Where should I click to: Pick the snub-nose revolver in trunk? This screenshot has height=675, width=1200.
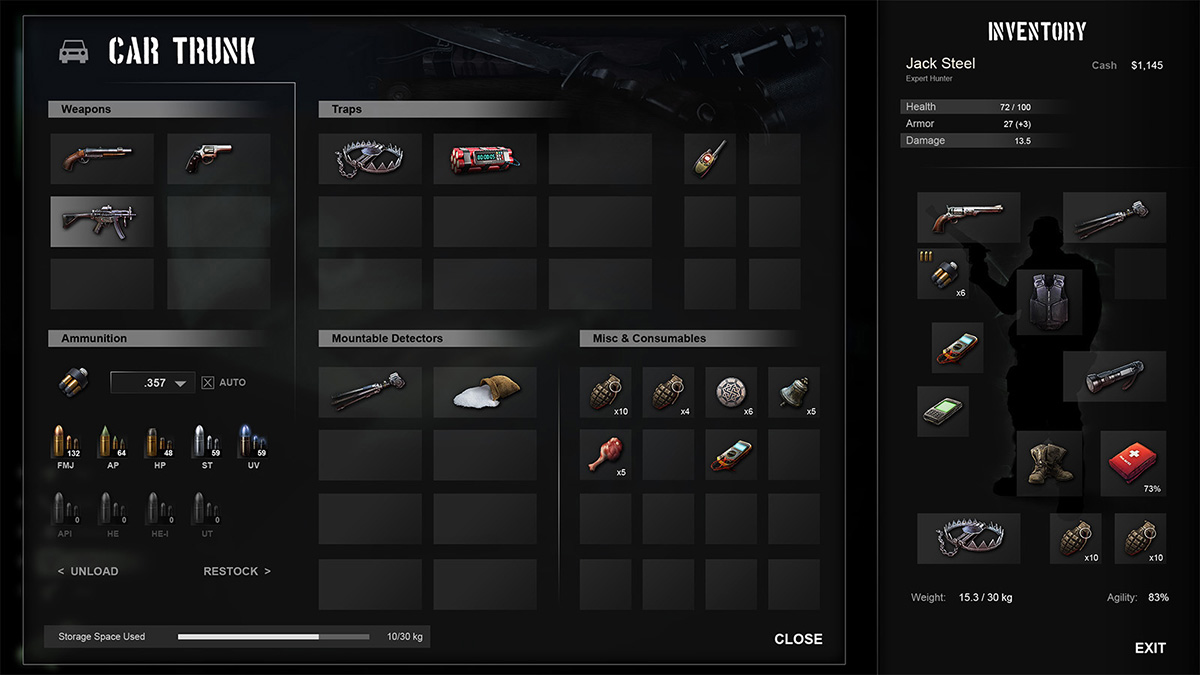[218, 159]
